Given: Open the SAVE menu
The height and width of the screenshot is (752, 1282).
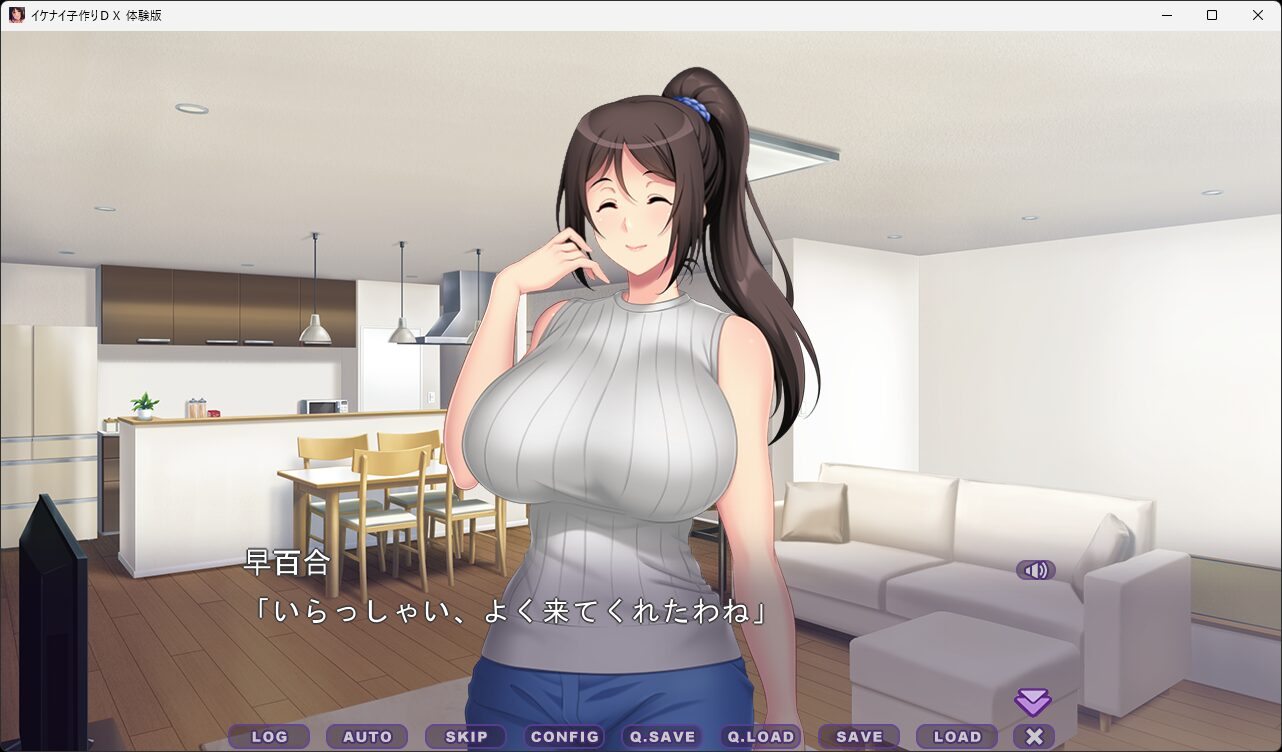Looking at the screenshot, I should [x=859, y=737].
